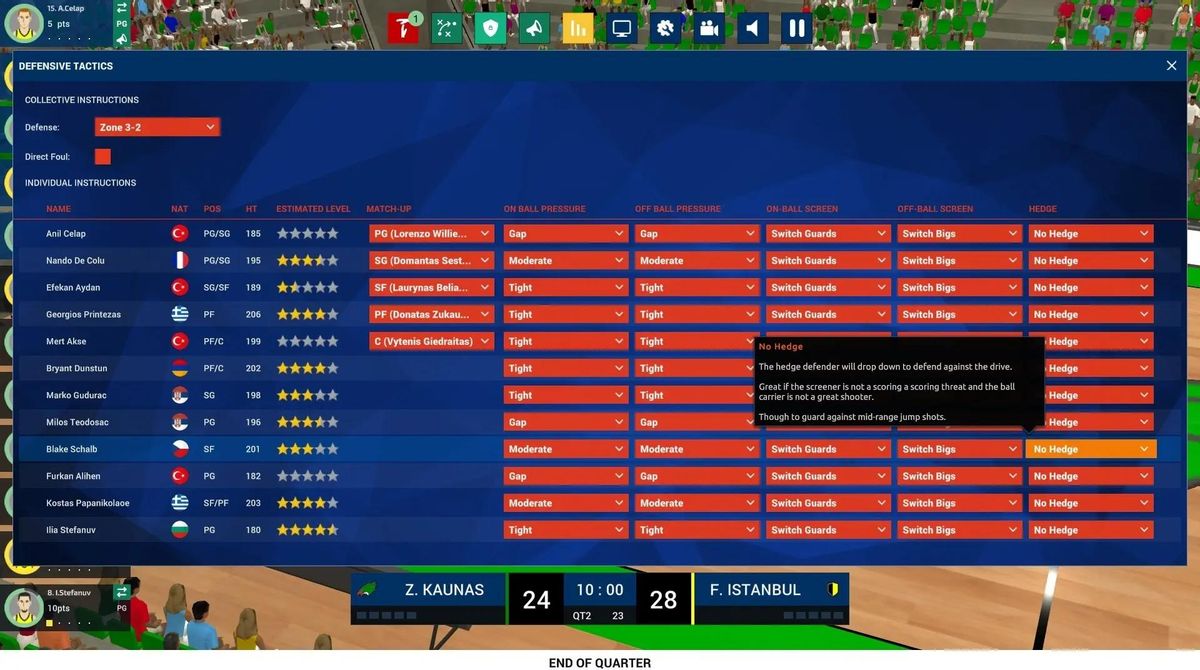The width and height of the screenshot is (1200, 670).
Task: Open the settings gear icon
Action: pyautogui.click(x=665, y=28)
